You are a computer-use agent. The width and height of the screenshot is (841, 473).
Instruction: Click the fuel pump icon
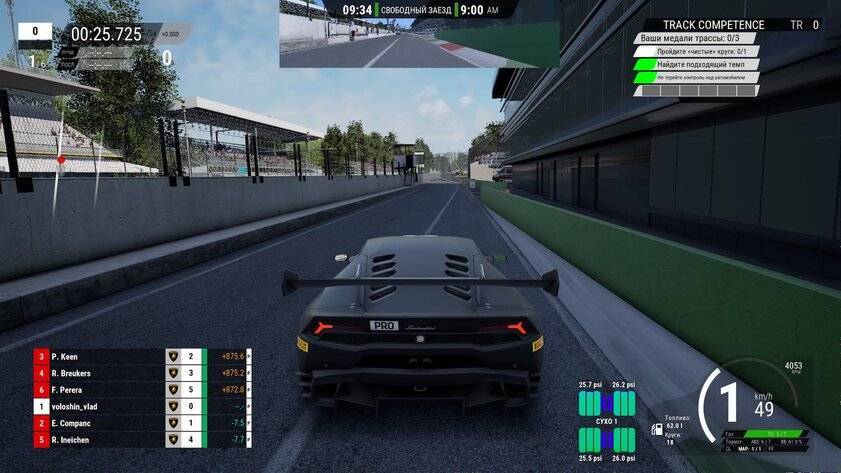656,429
